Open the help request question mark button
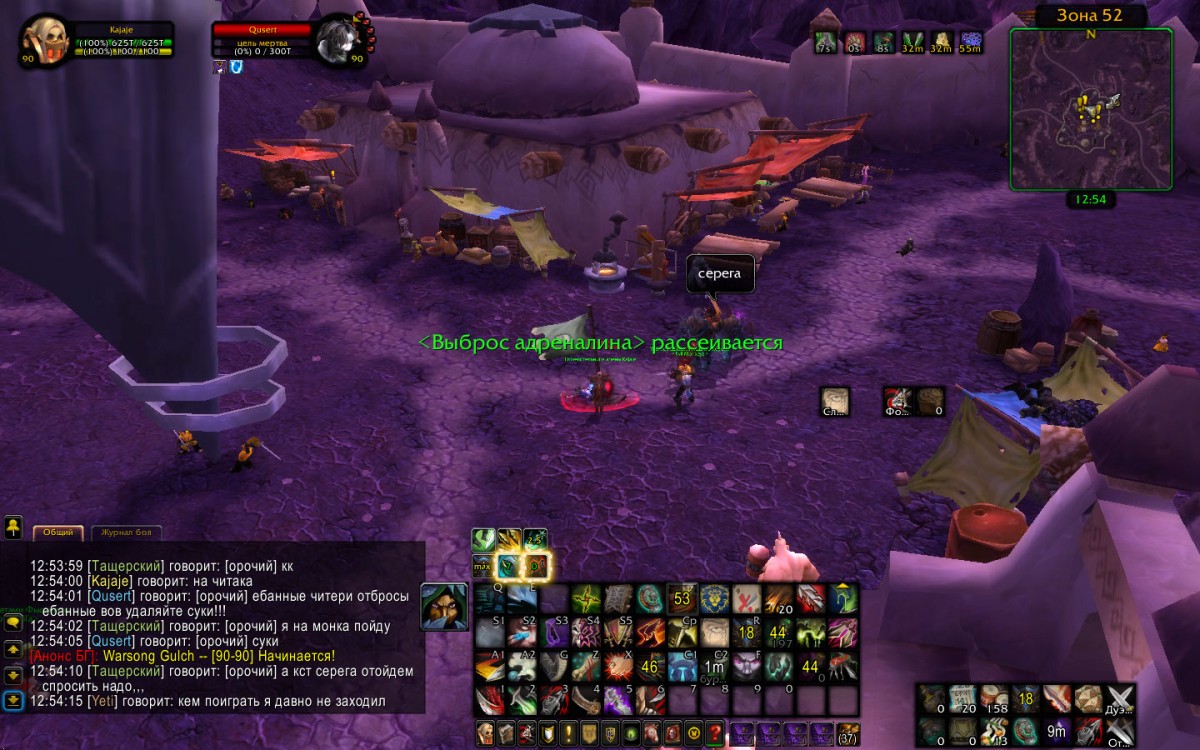 pyautogui.click(x=714, y=733)
